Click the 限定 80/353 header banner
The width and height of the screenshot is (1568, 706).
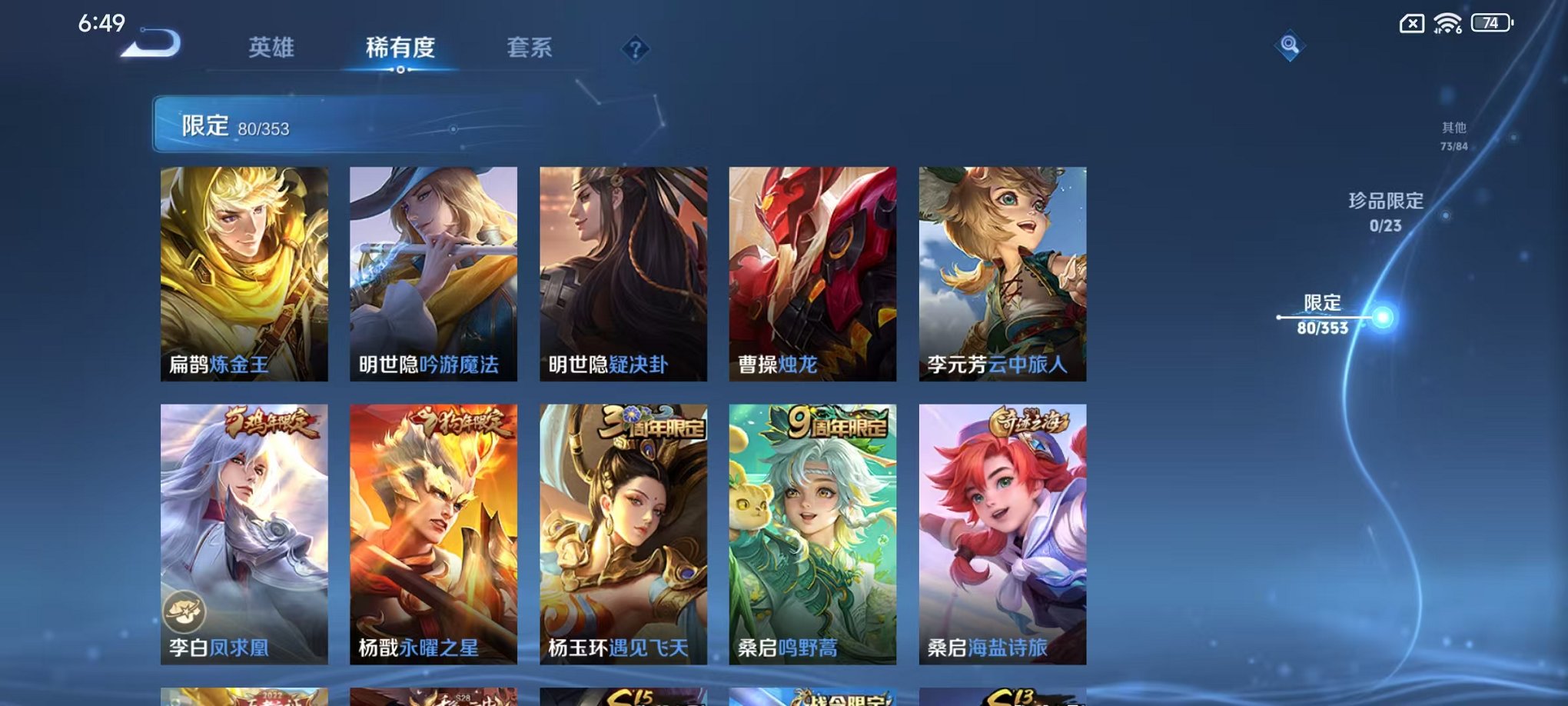click(307, 123)
